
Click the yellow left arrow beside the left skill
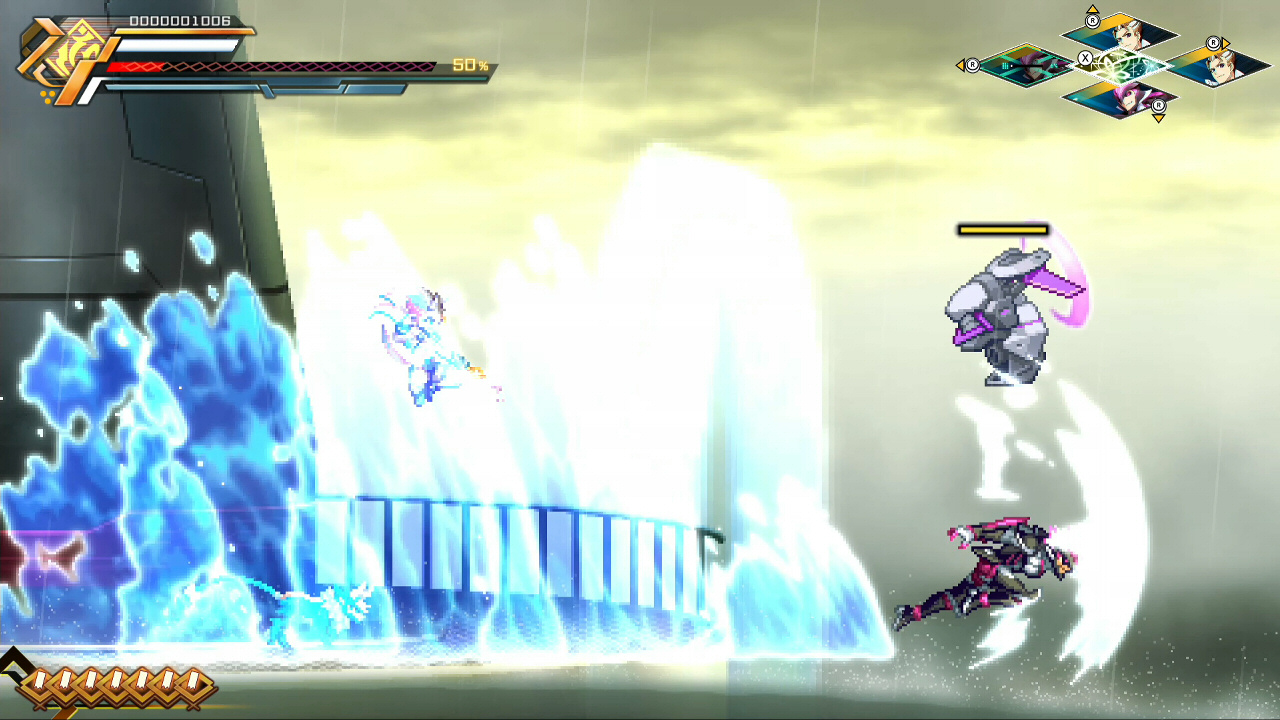tap(961, 65)
